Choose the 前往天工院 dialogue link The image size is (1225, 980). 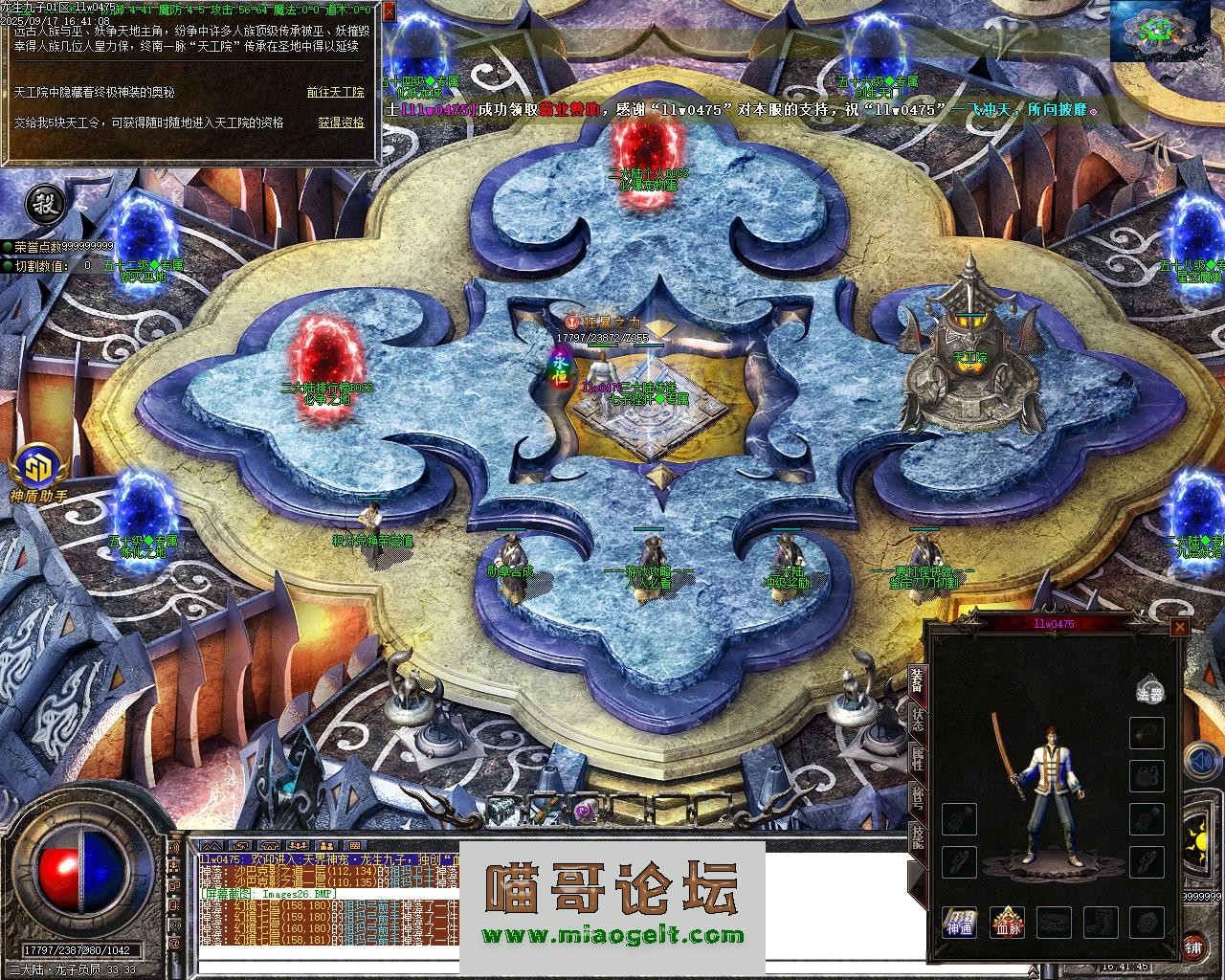click(335, 93)
